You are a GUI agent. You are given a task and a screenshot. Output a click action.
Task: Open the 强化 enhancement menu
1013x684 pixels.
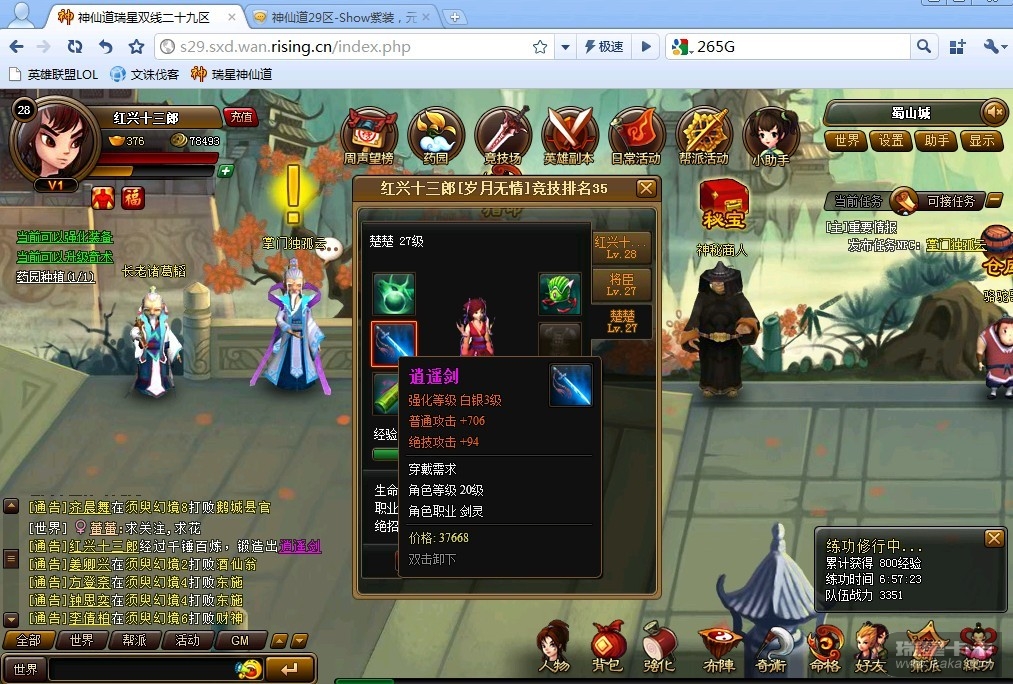point(659,644)
